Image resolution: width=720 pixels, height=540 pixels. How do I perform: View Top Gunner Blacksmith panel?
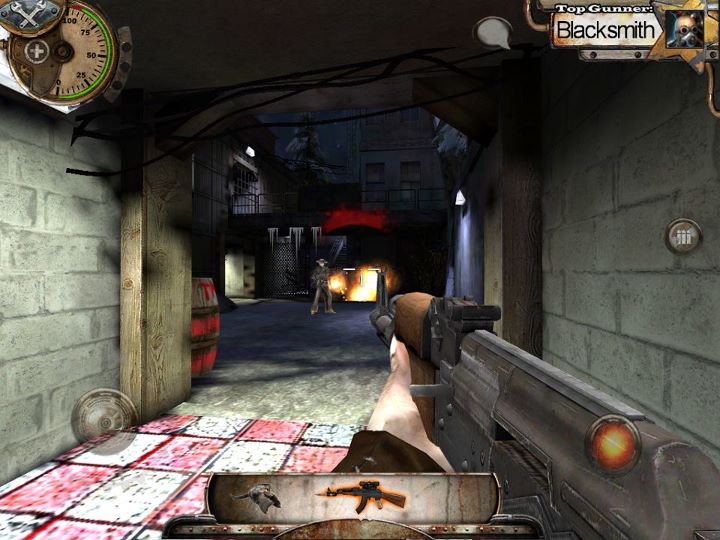point(605,29)
